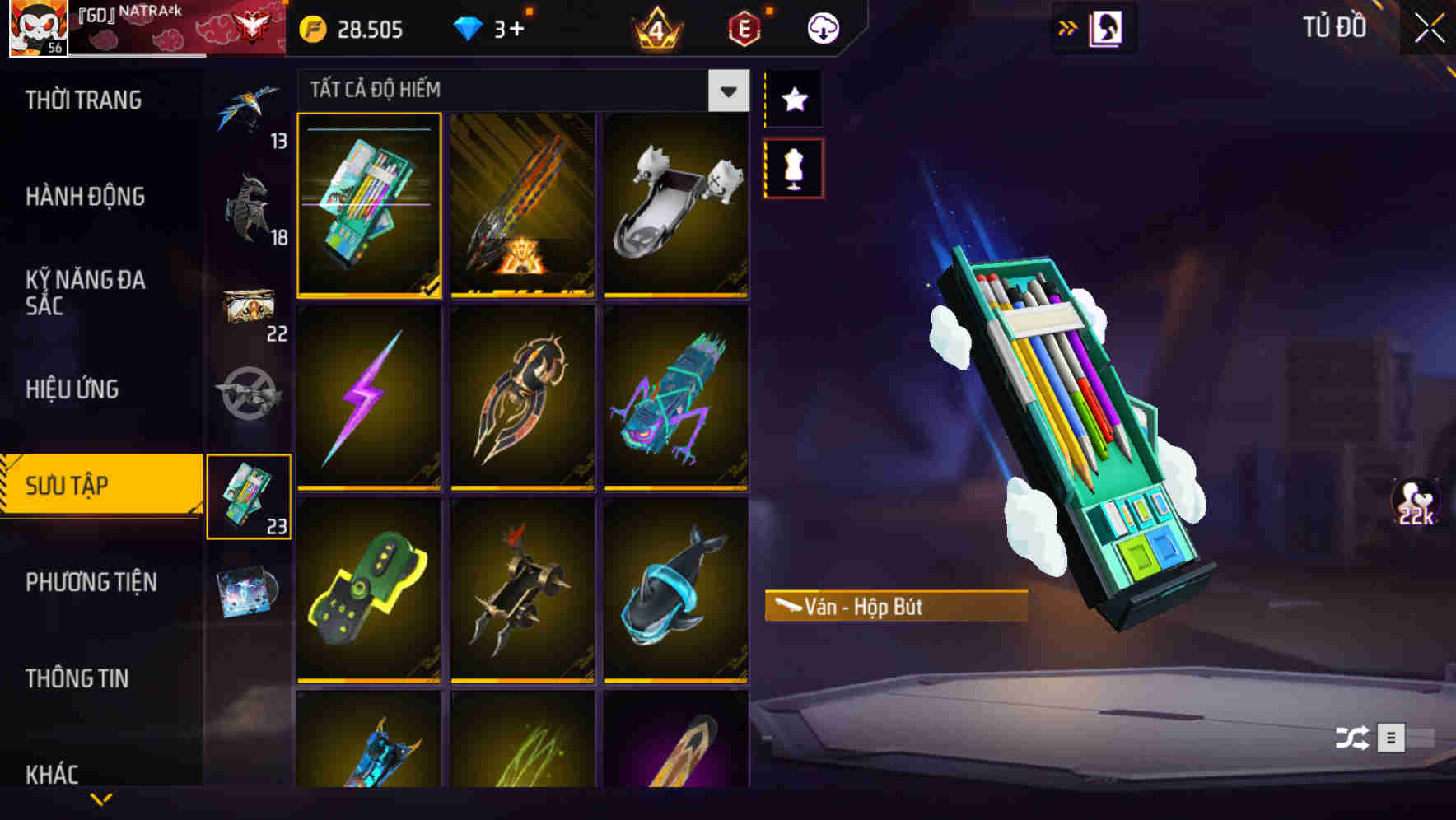Select the Ván - Hộp Bút pencil case thumbnail

coord(370,206)
